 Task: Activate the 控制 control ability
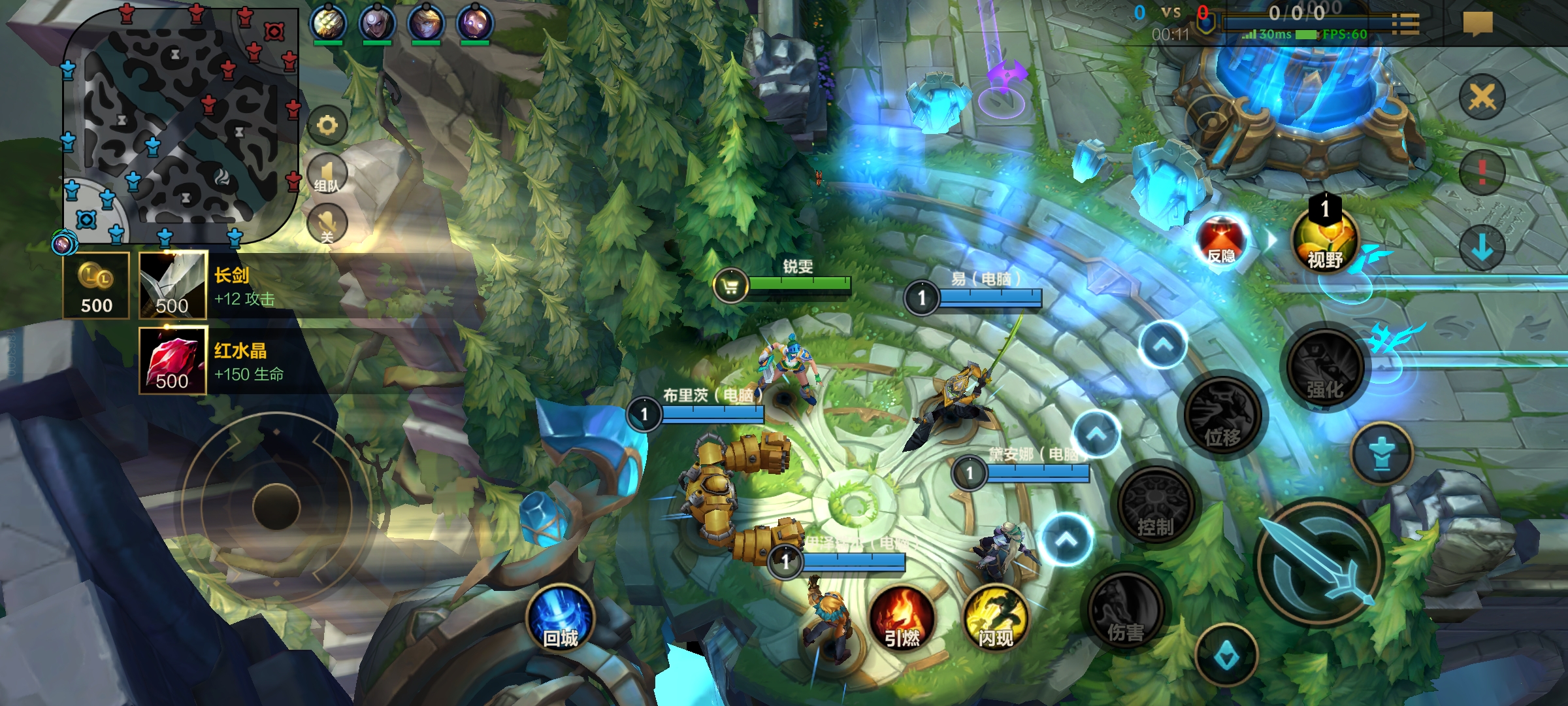(x=1156, y=507)
